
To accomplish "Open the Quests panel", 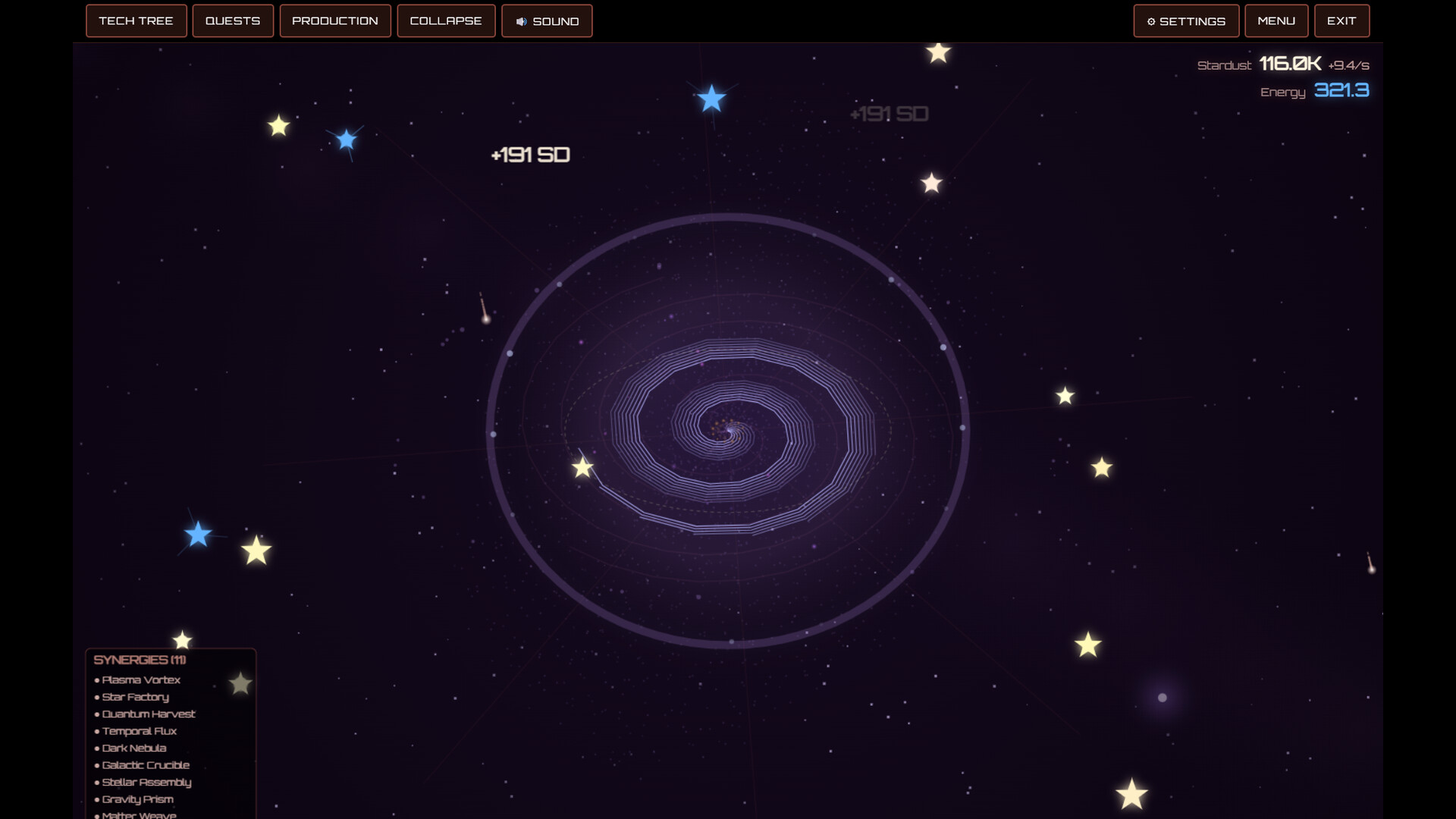I will click(x=233, y=20).
